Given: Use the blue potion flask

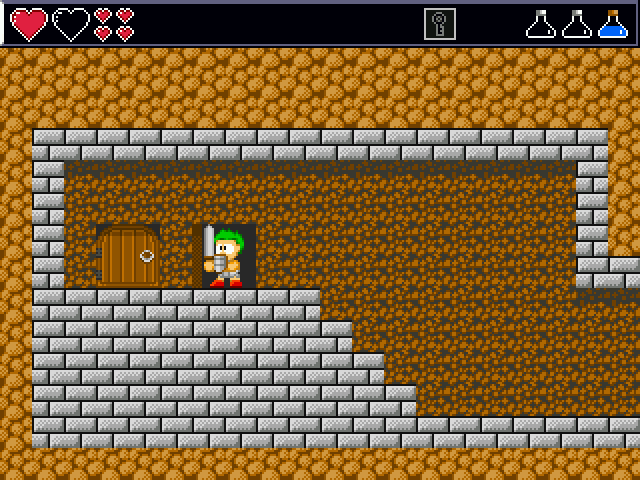Looking at the screenshot, I should tap(612, 24).
